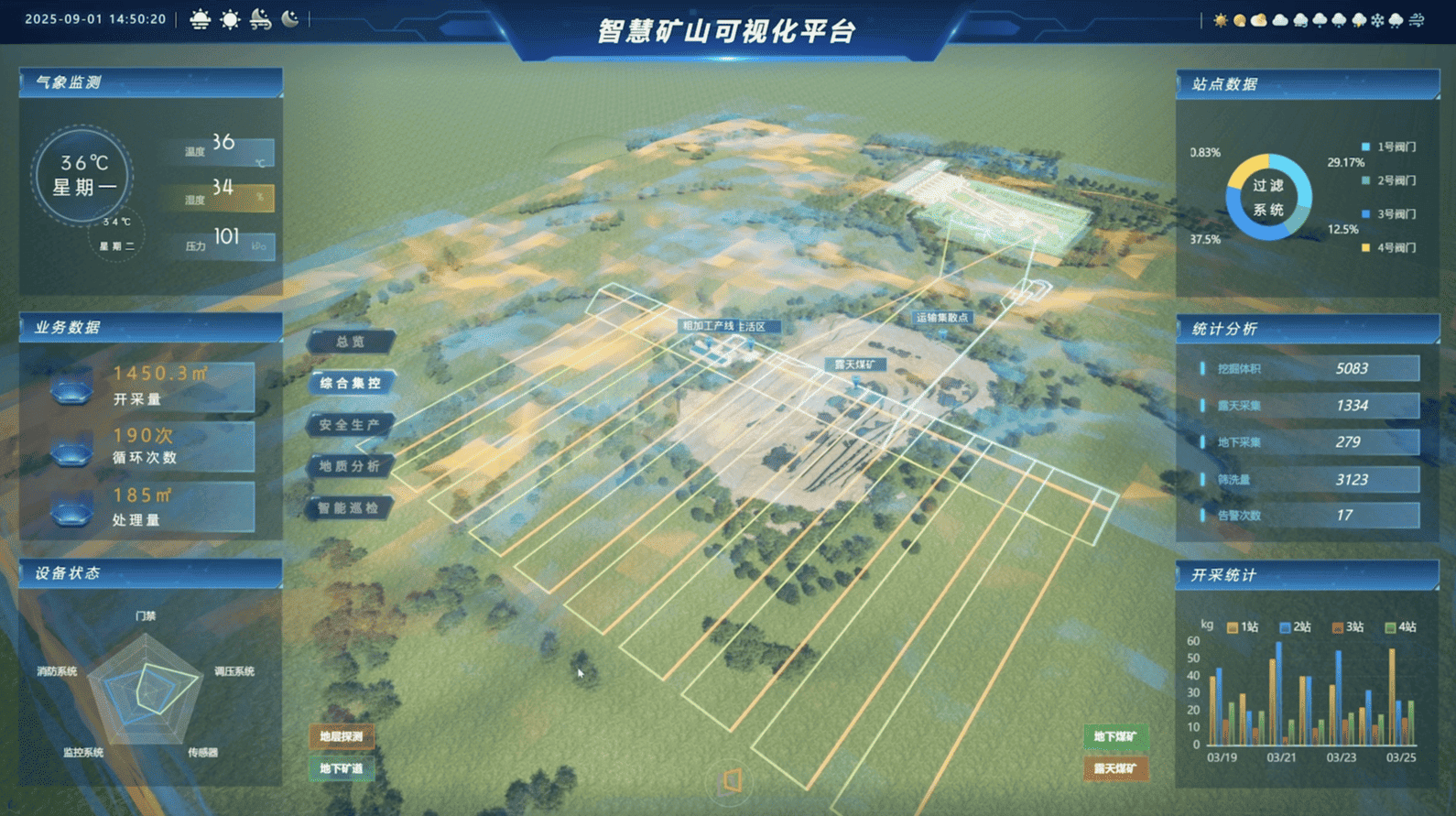Click the 地层探测 button bottom-left
Image resolution: width=1456 pixels, height=816 pixels.
[x=342, y=736]
